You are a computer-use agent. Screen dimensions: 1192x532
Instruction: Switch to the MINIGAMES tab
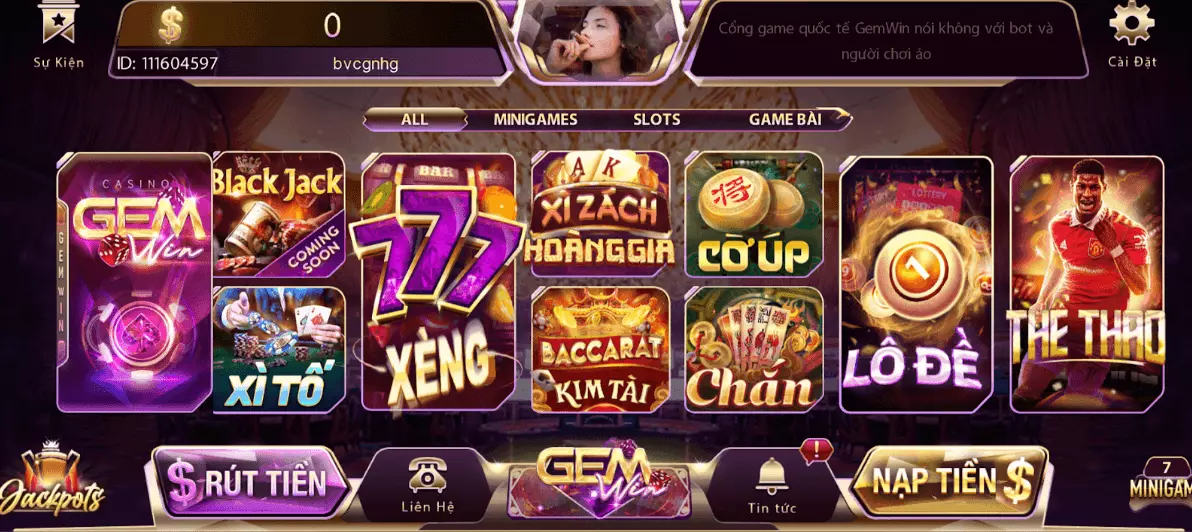pos(535,119)
